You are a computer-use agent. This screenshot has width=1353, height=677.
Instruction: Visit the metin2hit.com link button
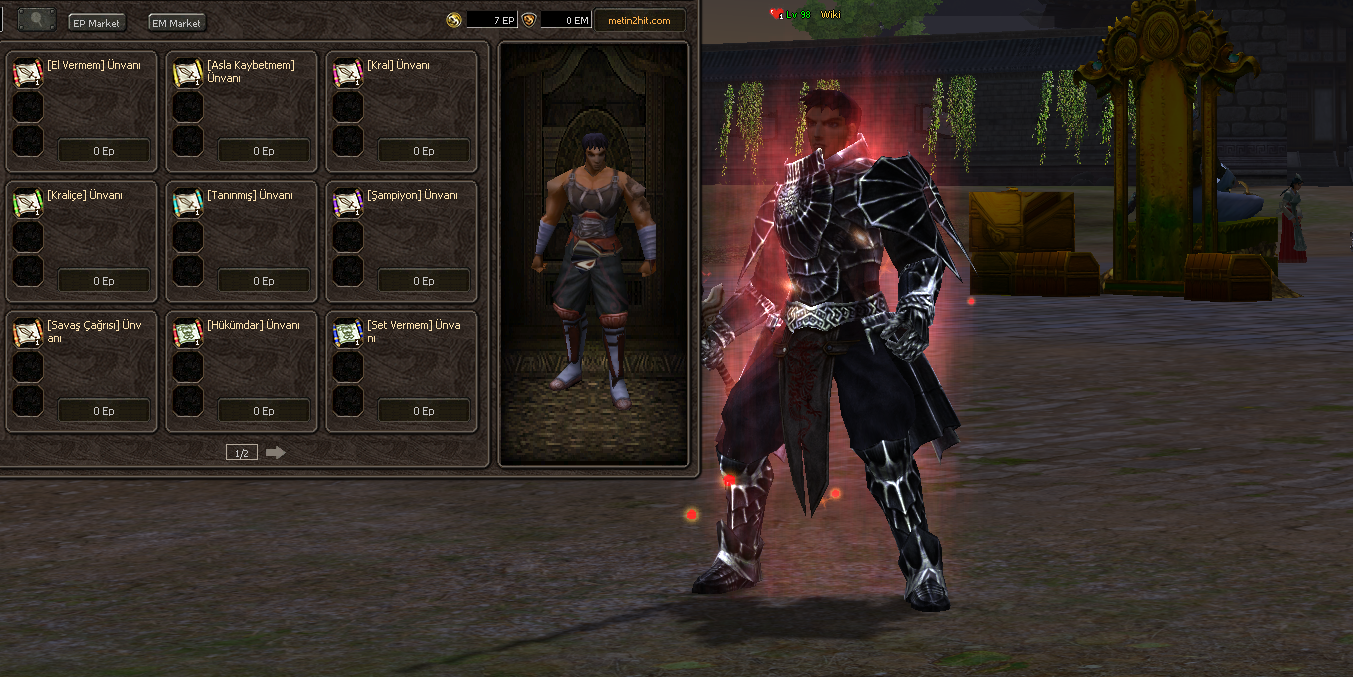click(x=639, y=20)
